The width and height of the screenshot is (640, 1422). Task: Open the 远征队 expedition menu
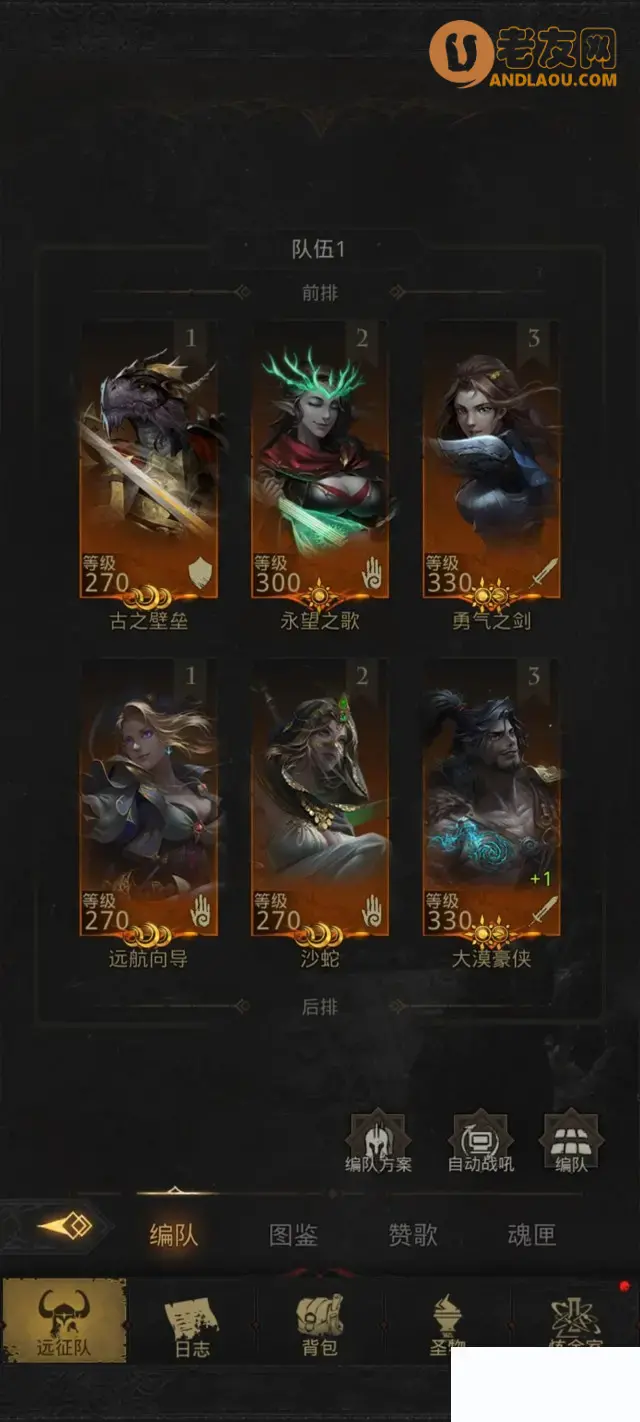(64, 1320)
